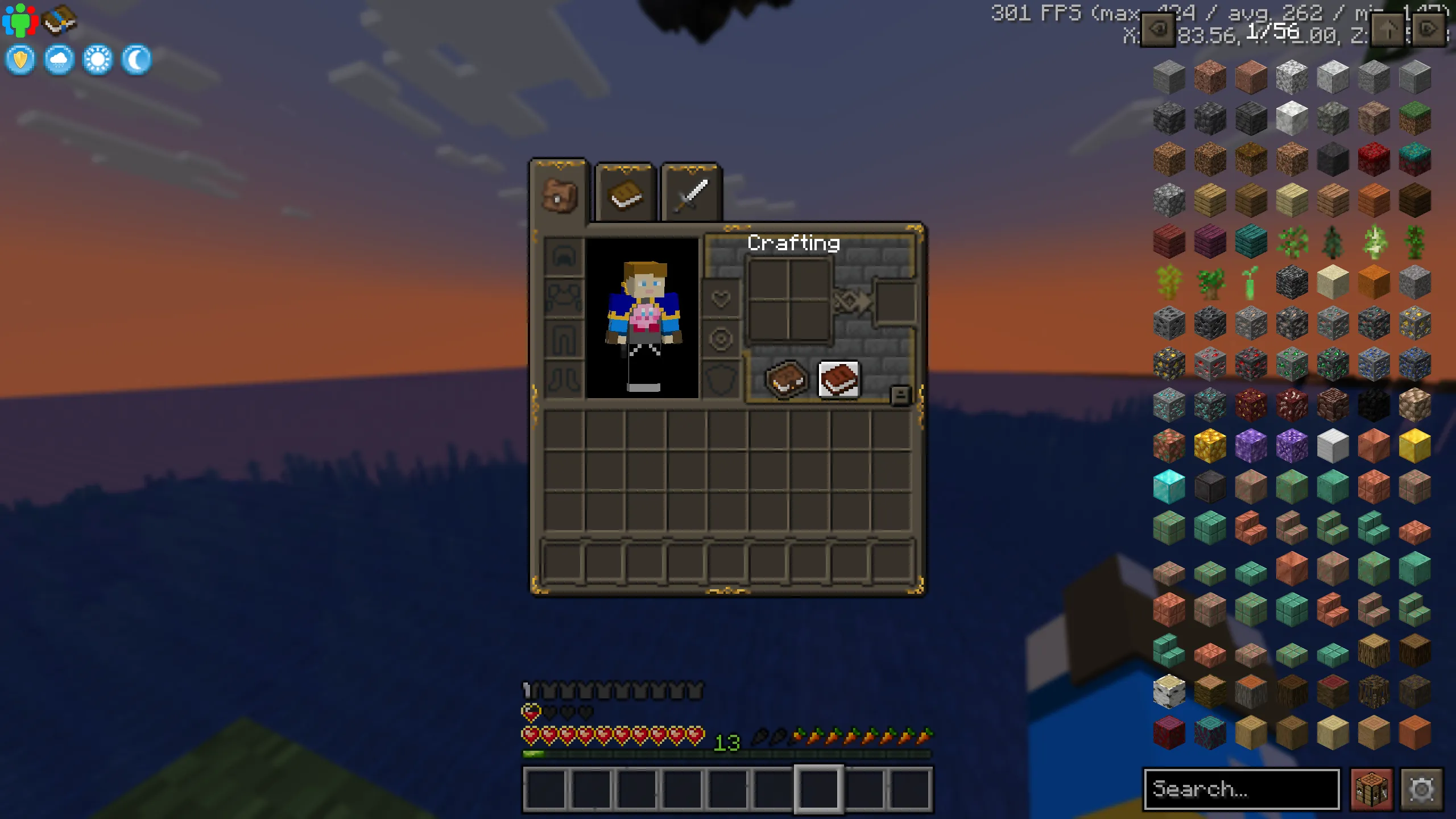Open the multiplayer players icon top-left
1456x819 pixels.
(20, 20)
